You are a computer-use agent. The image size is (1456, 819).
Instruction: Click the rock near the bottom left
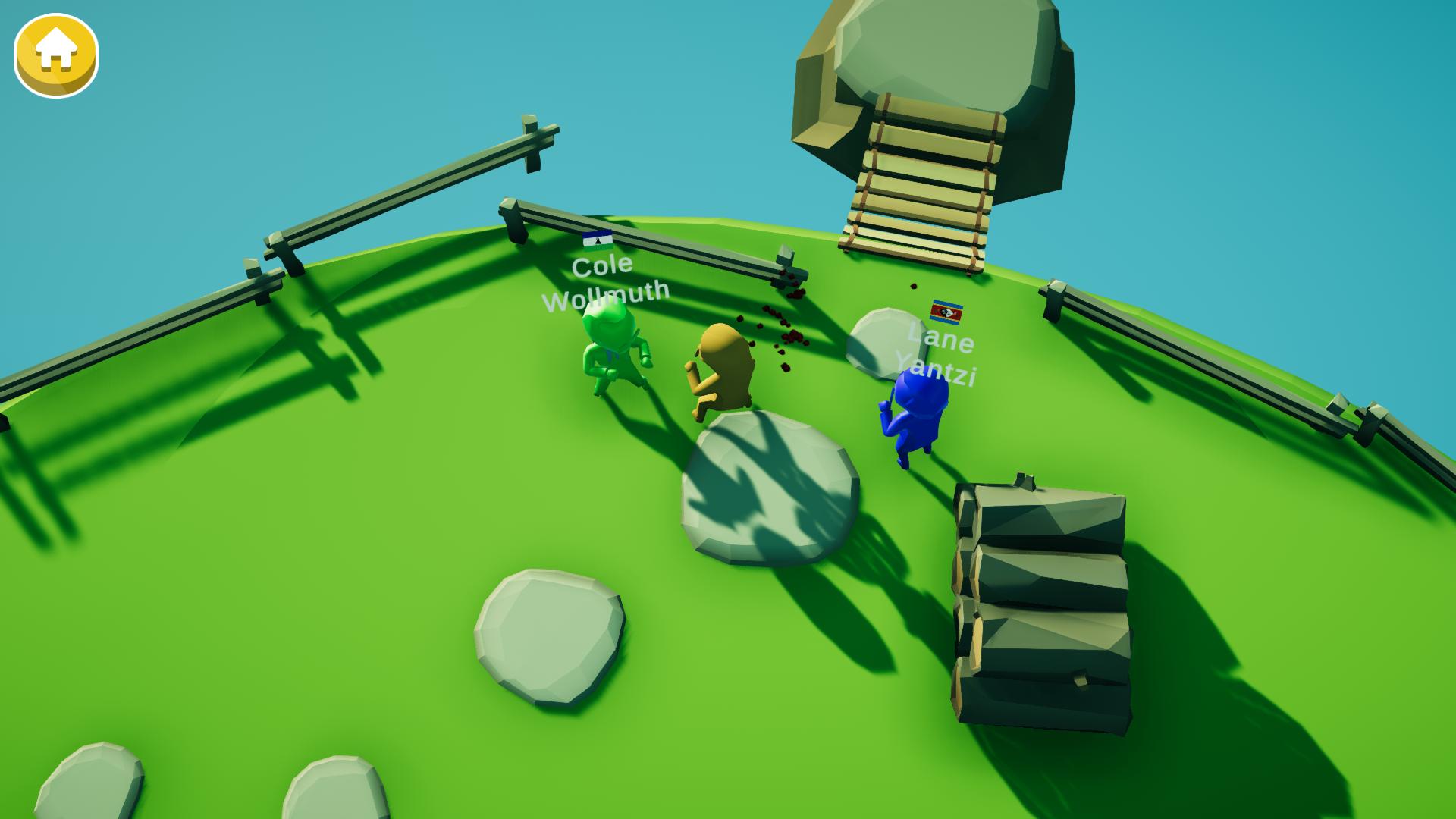tap(546, 637)
